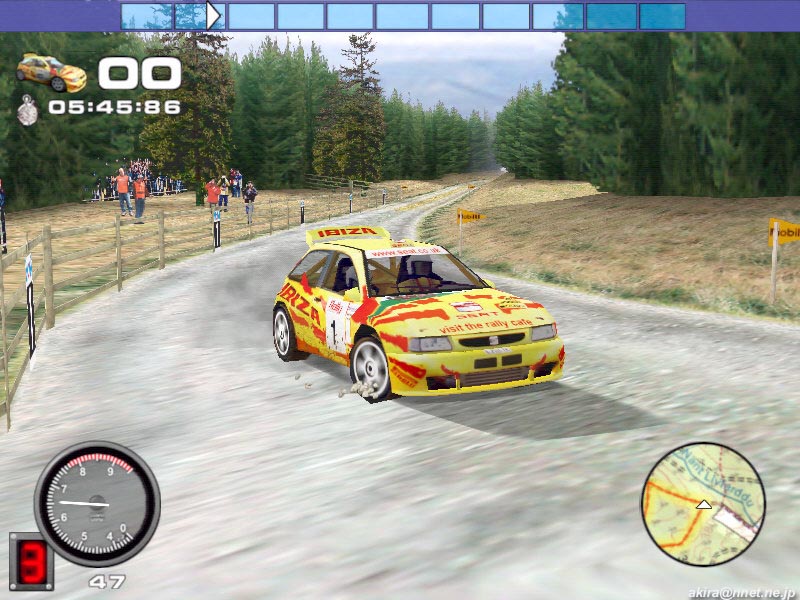The width and height of the screenshot is (800, 600).
Task: Click the red gear indicator box
Action: (31, 560)
